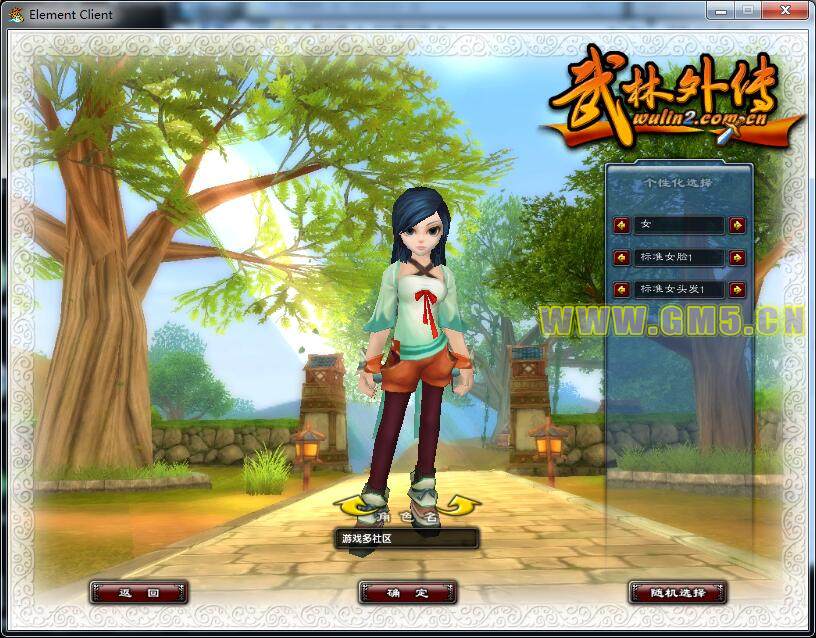Confirm character with the 确定 button
Screen dimensions: 816x638
click(x=407, y=593)
